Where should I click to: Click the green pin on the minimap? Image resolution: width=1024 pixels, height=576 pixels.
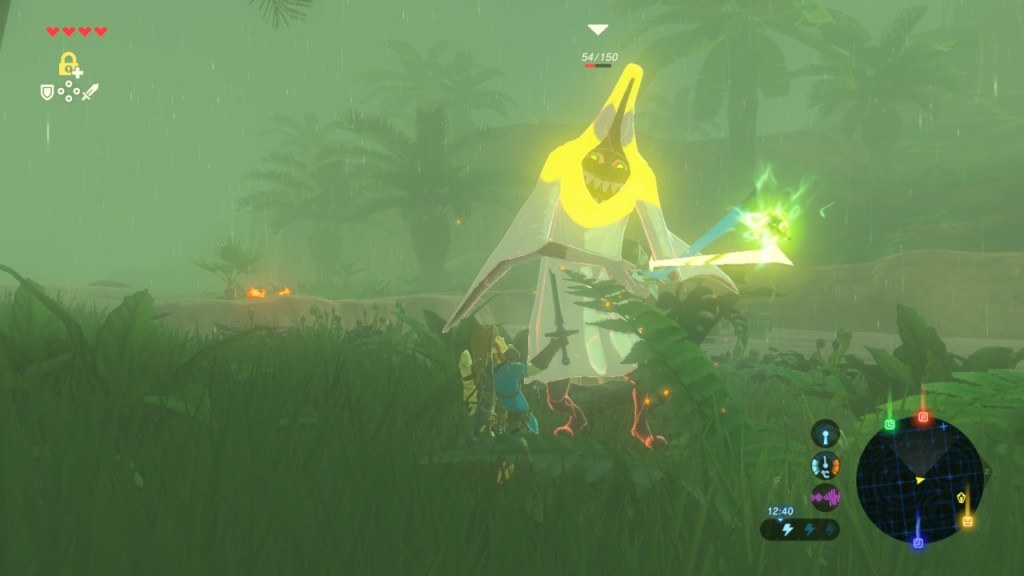tap(890, 424)
